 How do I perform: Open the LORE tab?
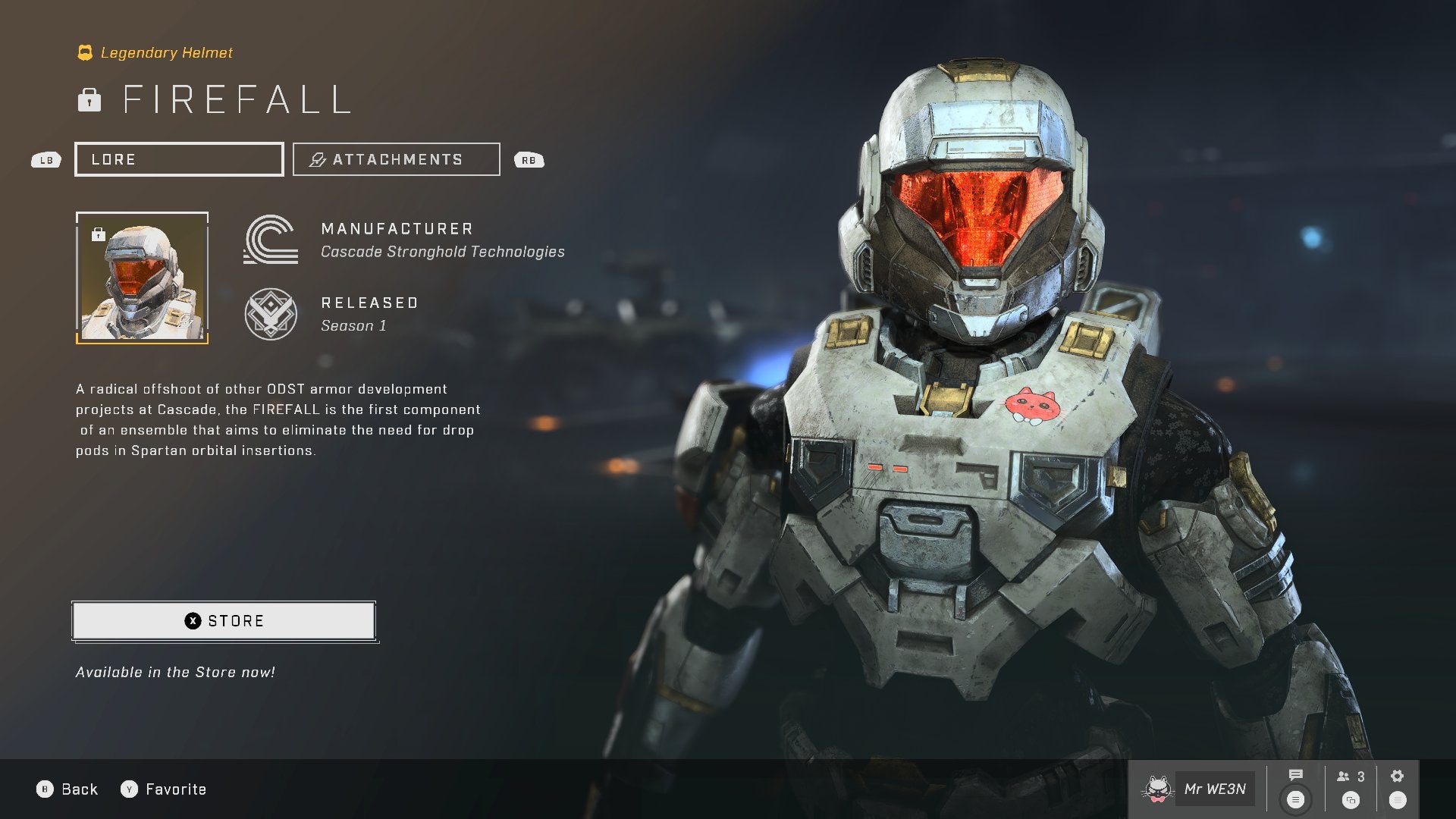tap(179, 159)
